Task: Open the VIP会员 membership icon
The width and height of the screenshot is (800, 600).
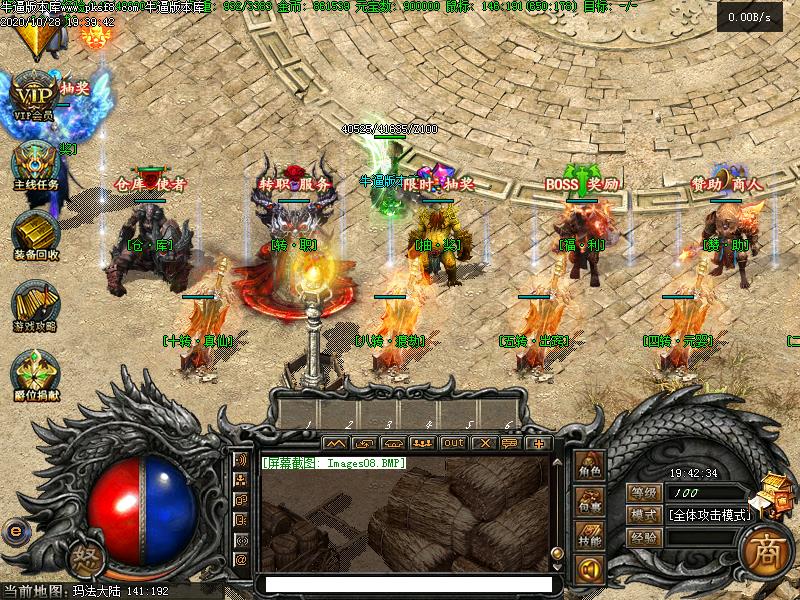Action: coord(36,95)
